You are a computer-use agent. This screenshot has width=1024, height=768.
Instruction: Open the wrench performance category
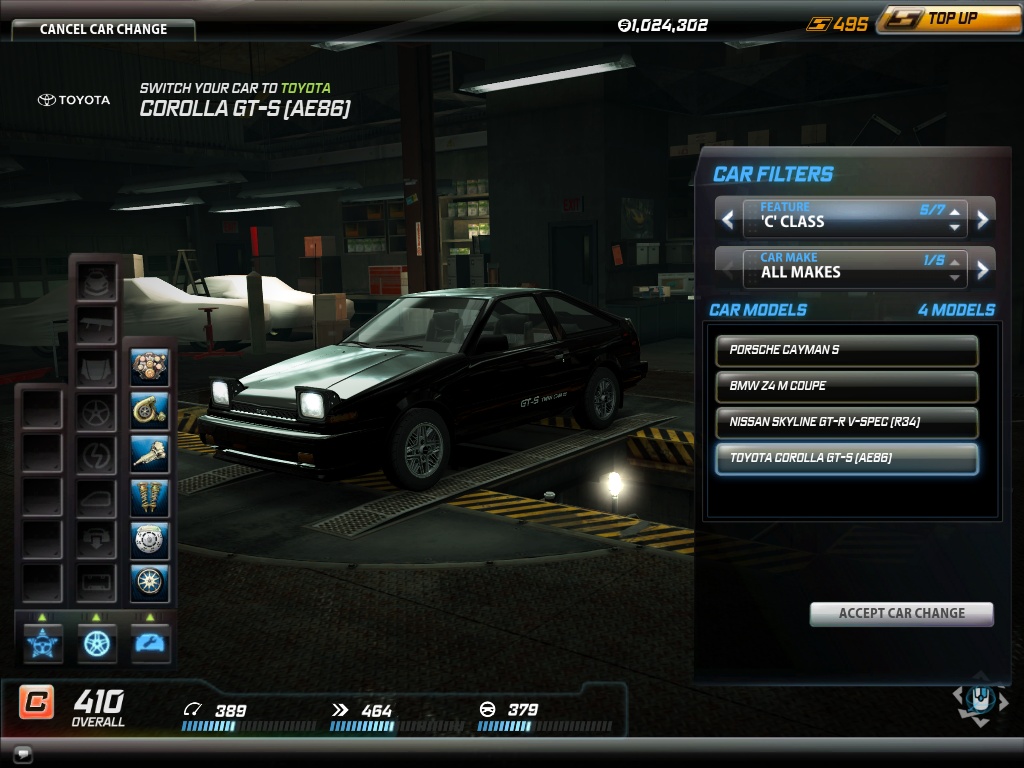150,643
